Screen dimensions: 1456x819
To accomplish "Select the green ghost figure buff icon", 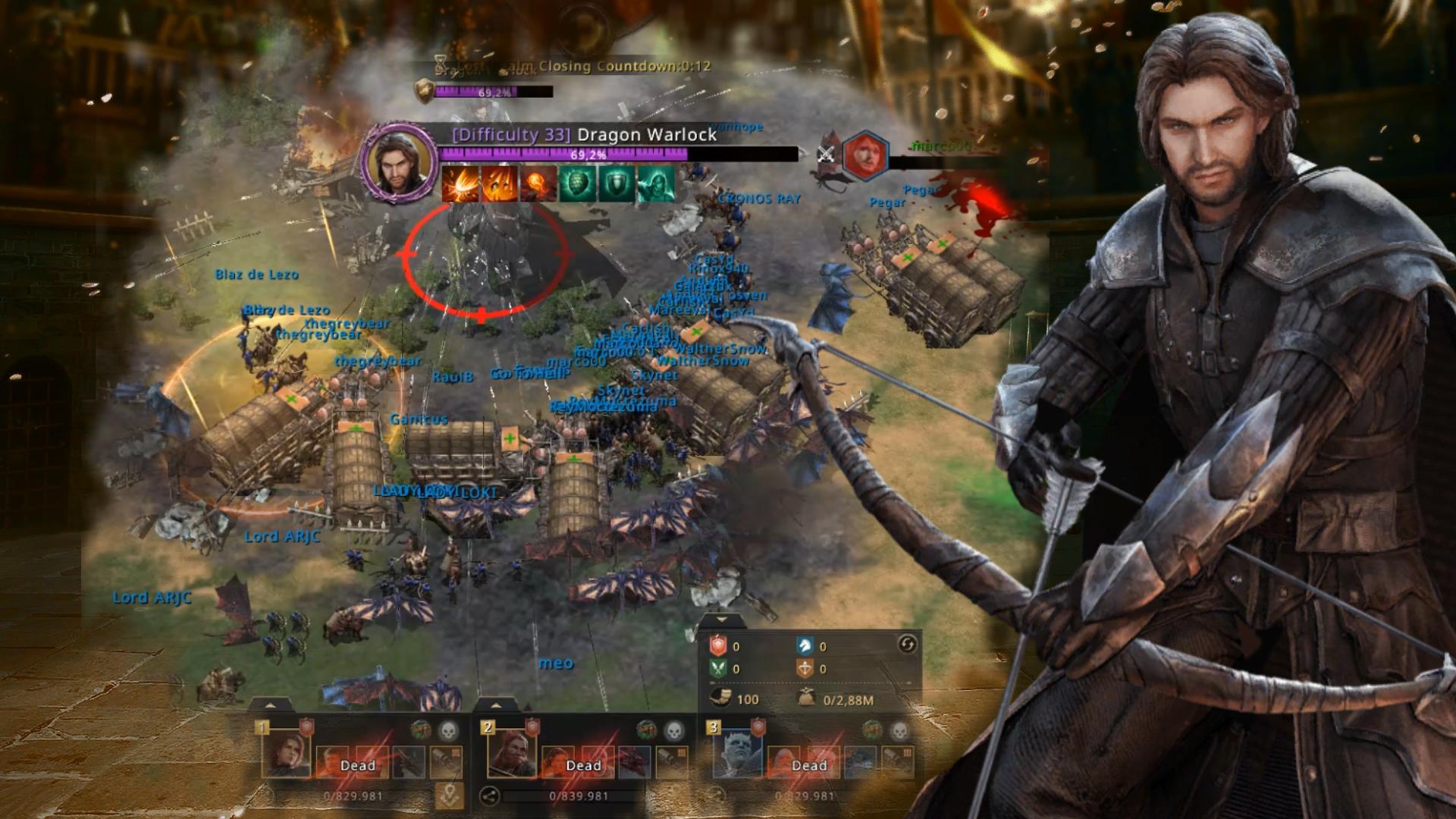I will coord(655,185).
